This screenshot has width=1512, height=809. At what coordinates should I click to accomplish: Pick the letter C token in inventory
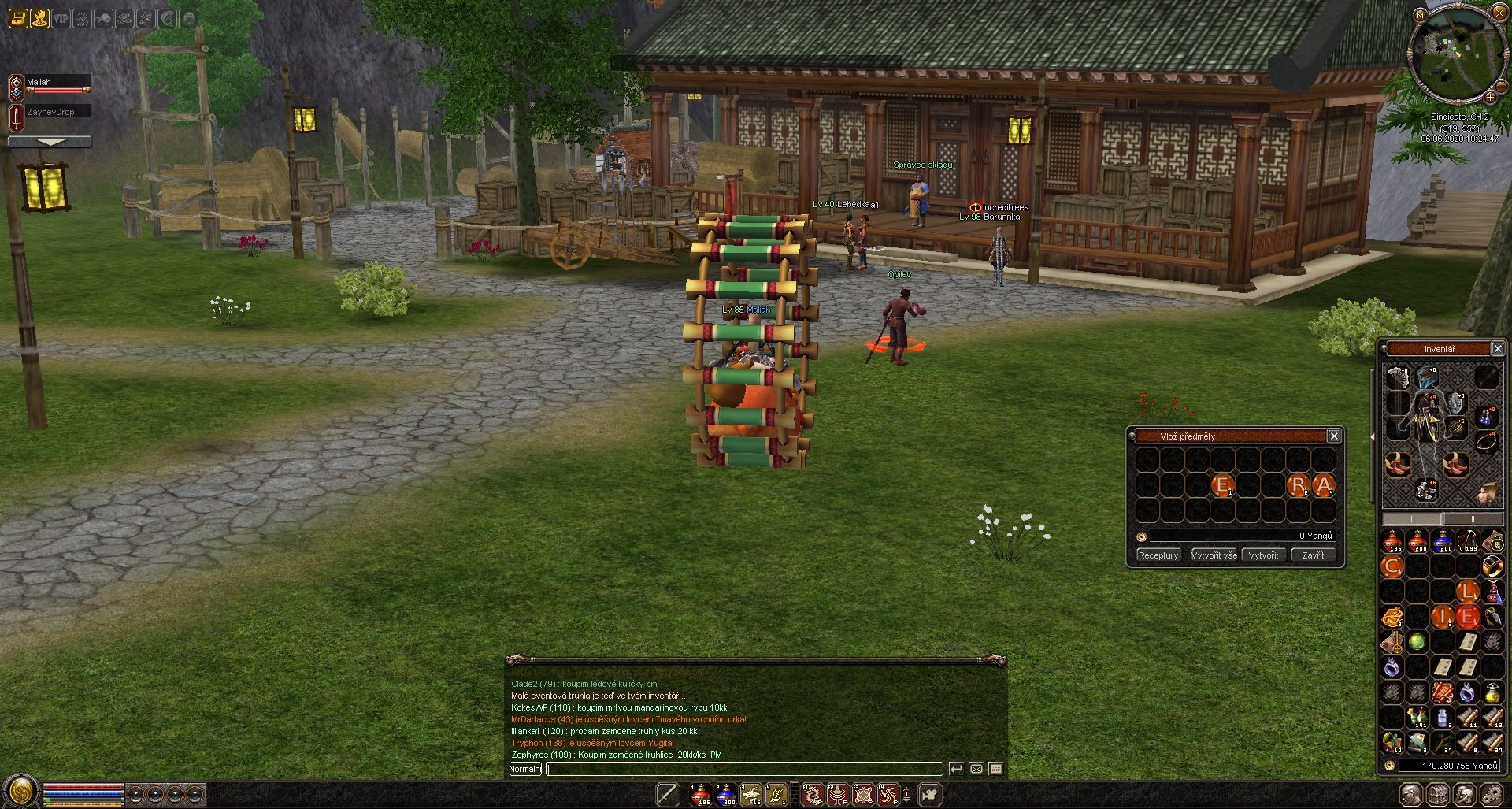[x=1392, y=566]
